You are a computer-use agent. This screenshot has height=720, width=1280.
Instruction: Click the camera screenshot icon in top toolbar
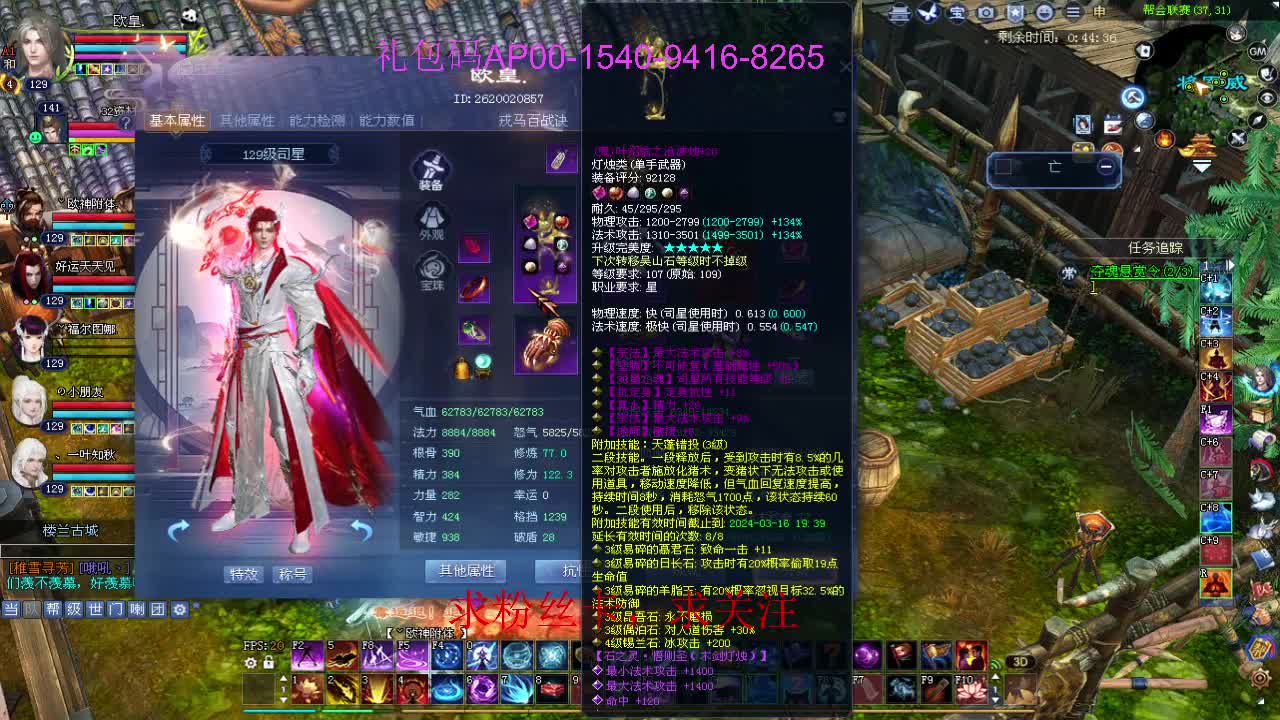(x=988, y=13)
